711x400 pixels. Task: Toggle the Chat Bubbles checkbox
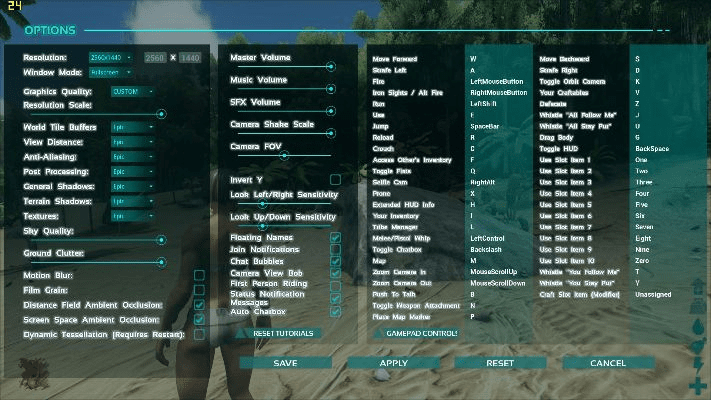[x=335, y=262]
